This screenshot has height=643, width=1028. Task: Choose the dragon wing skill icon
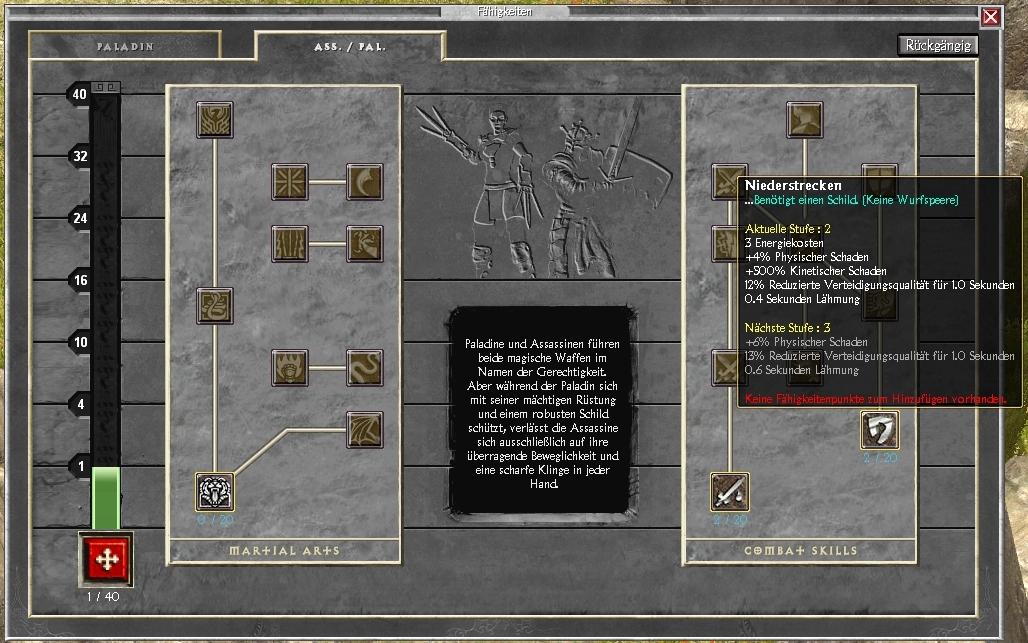(364, 429)
